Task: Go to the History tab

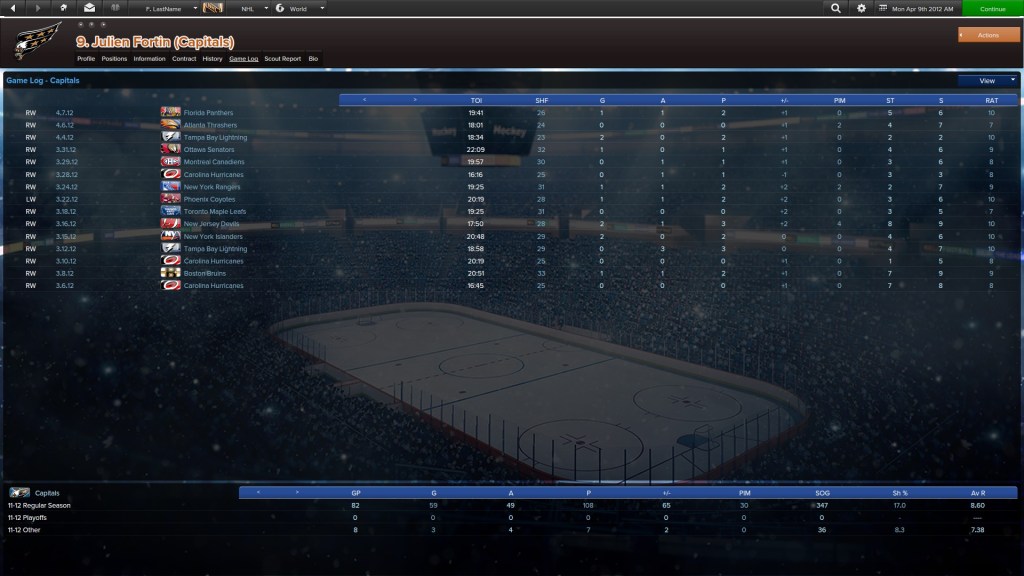Action: 212,59
